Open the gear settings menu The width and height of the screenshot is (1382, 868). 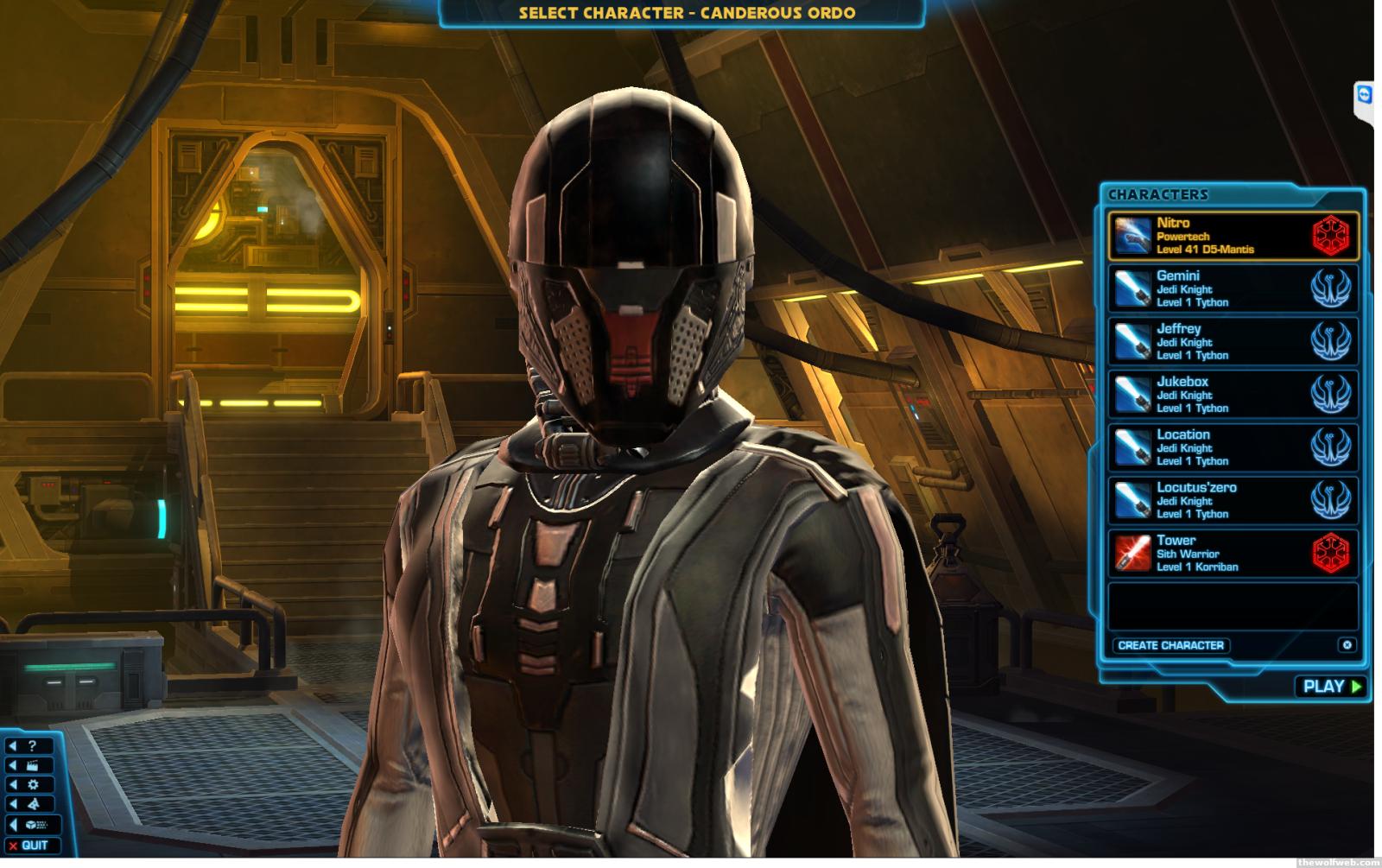tap(29, 785)
